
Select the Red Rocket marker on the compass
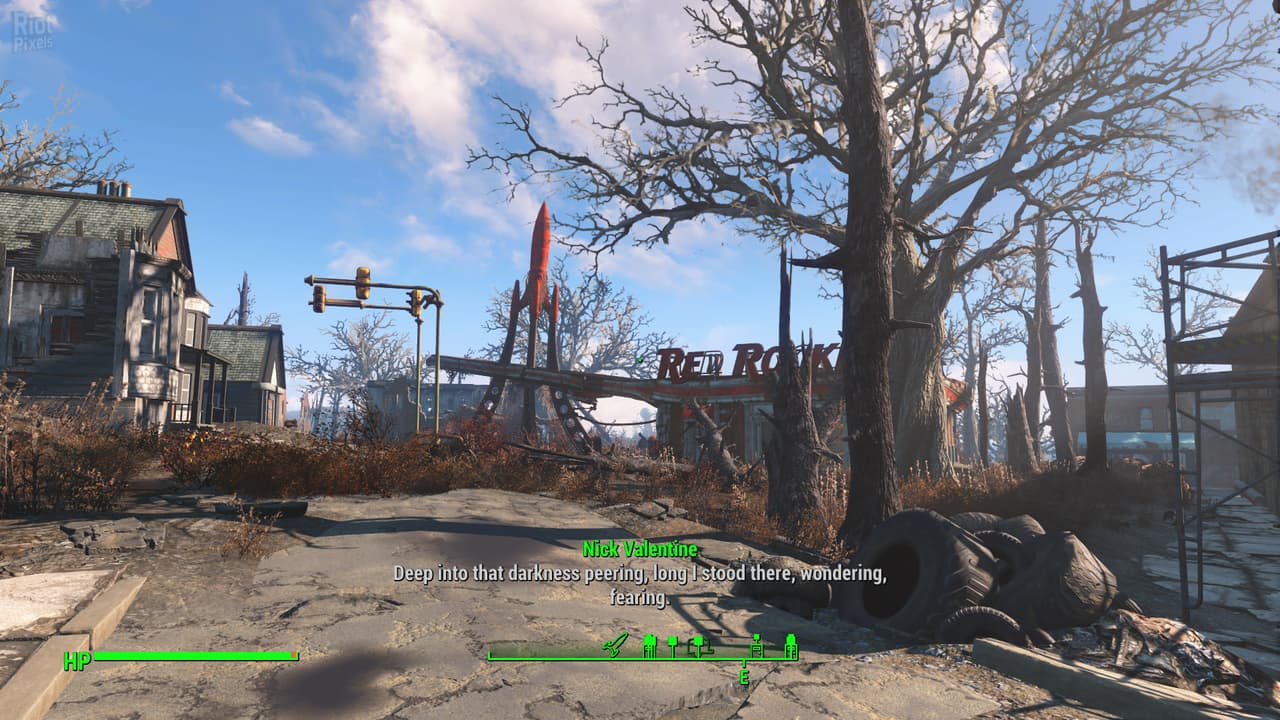616,644
